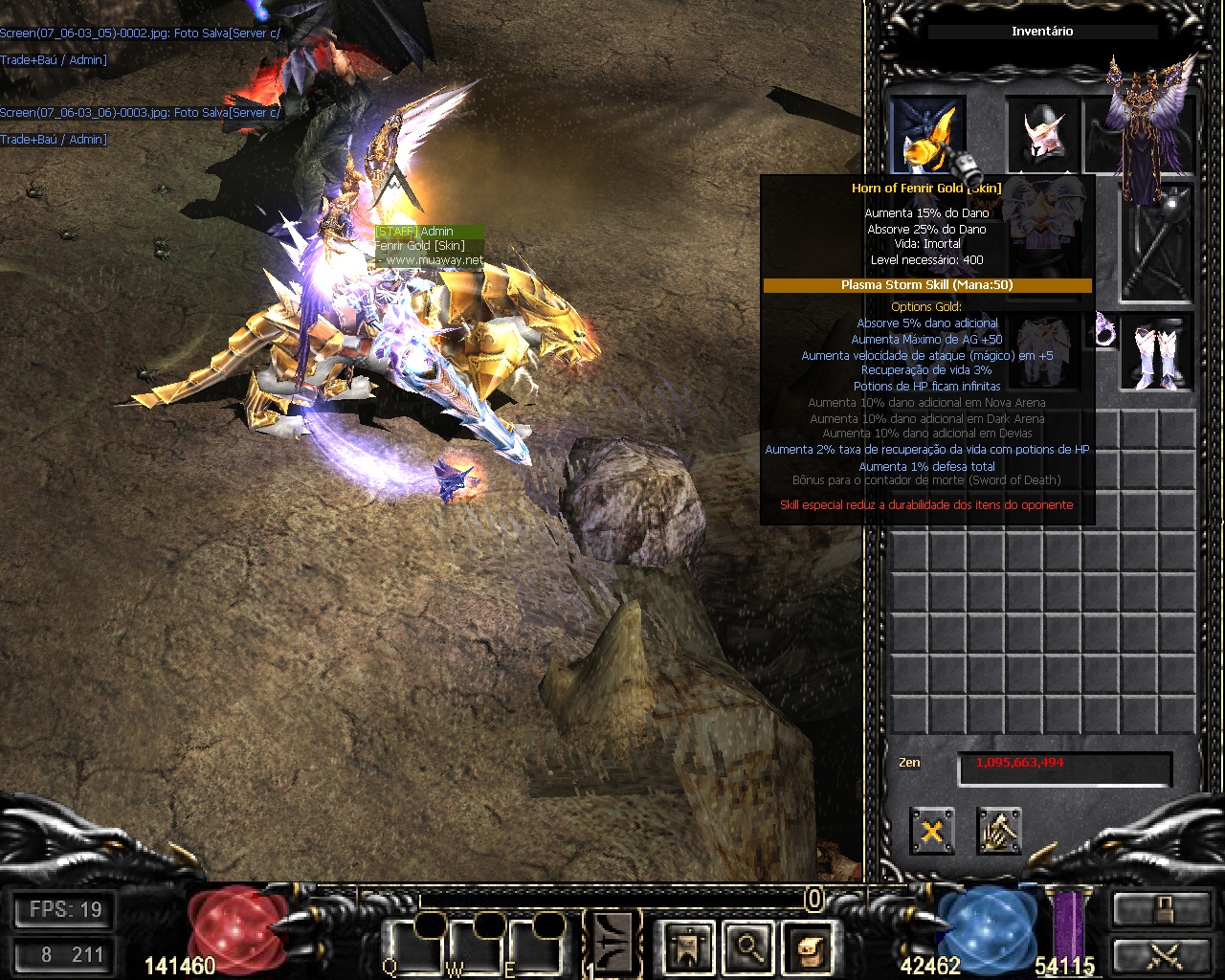This screenshot has width=1225, height=980.
Task: Open the banner icon menu in bottom bar
Action: [x=688, y=947]
